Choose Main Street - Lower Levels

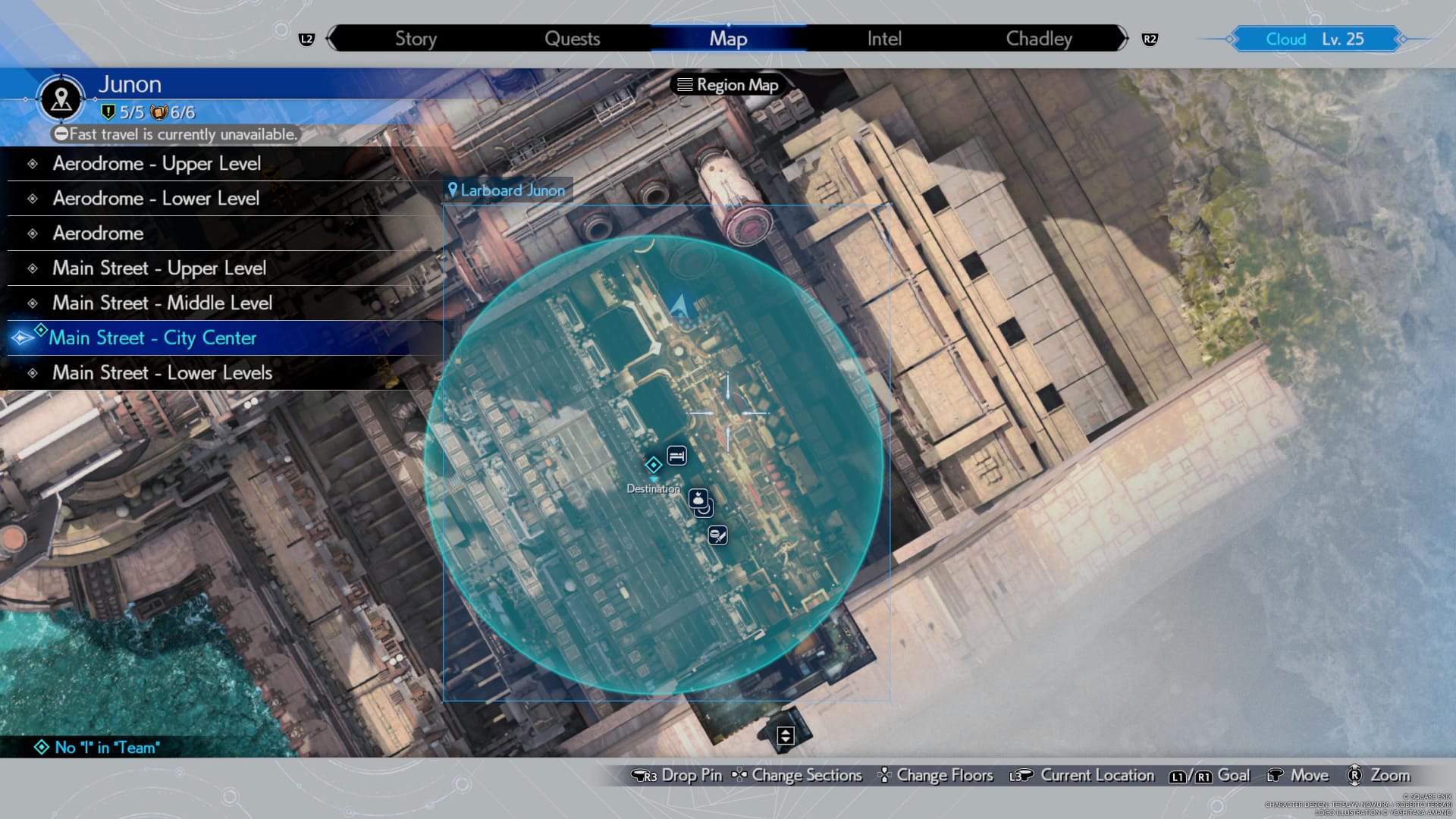tap(162, 372)
